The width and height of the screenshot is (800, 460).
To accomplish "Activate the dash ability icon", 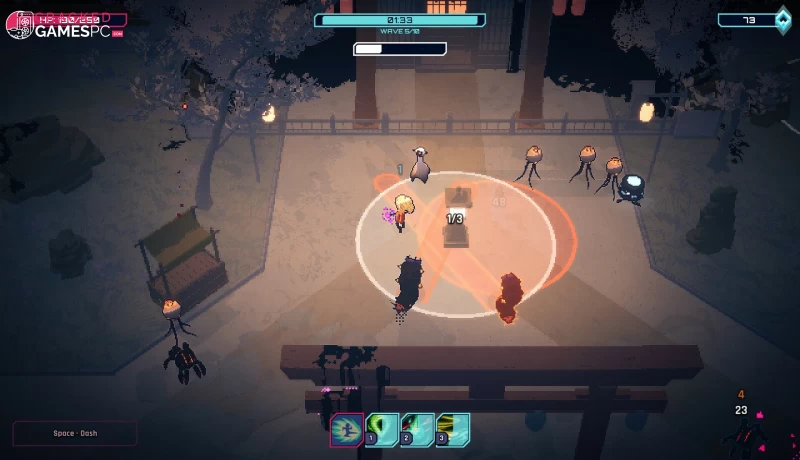I will click(x=347, y=430).
